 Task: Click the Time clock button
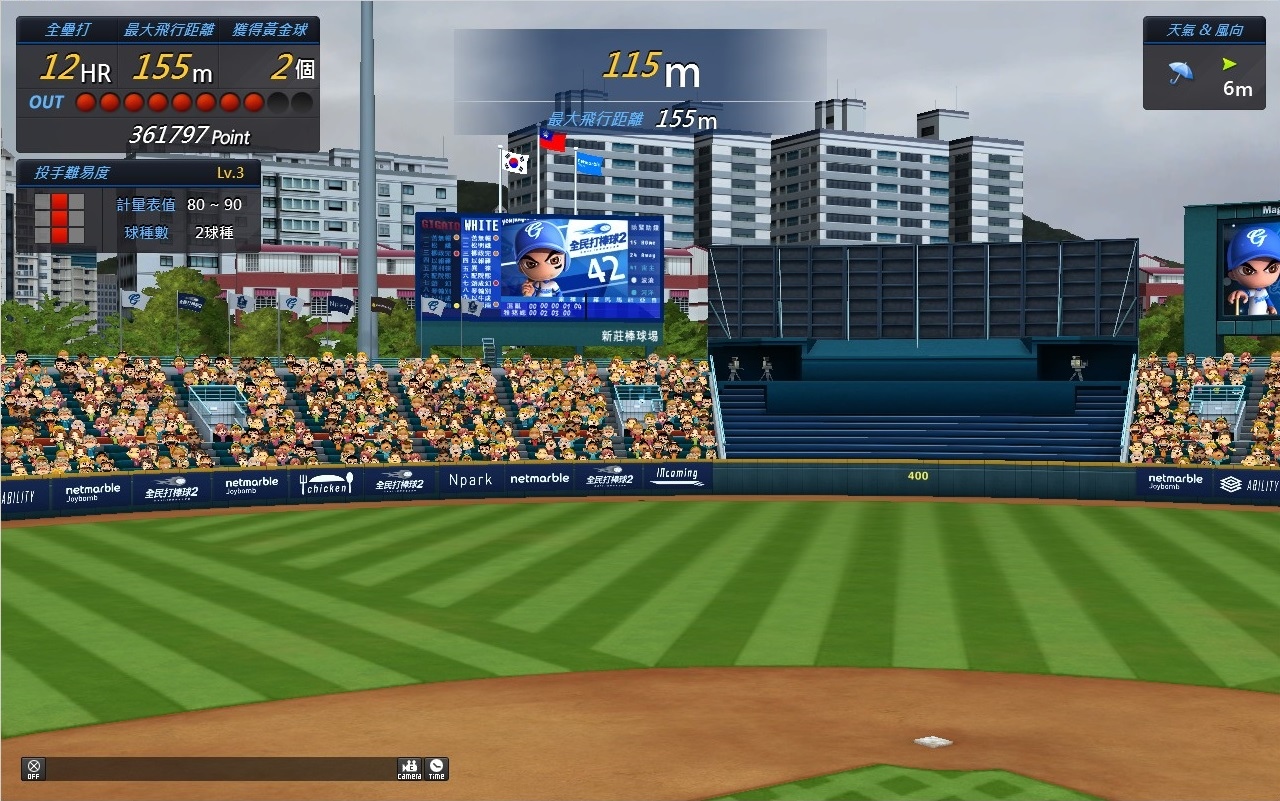[437, 768]
